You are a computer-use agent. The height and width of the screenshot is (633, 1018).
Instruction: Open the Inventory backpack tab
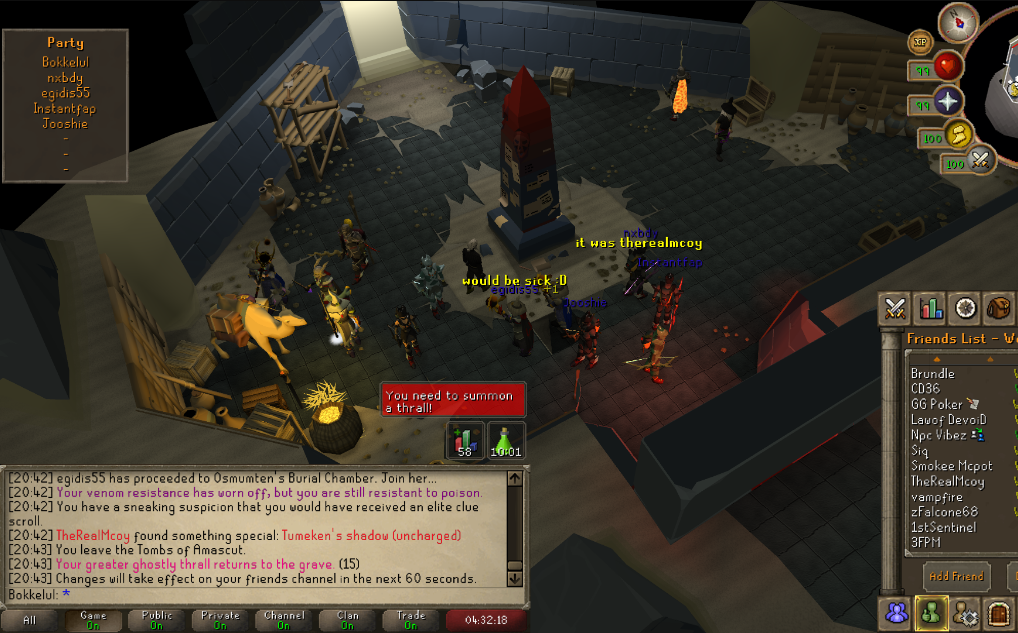pyautogui.click(x=999, y=308)
